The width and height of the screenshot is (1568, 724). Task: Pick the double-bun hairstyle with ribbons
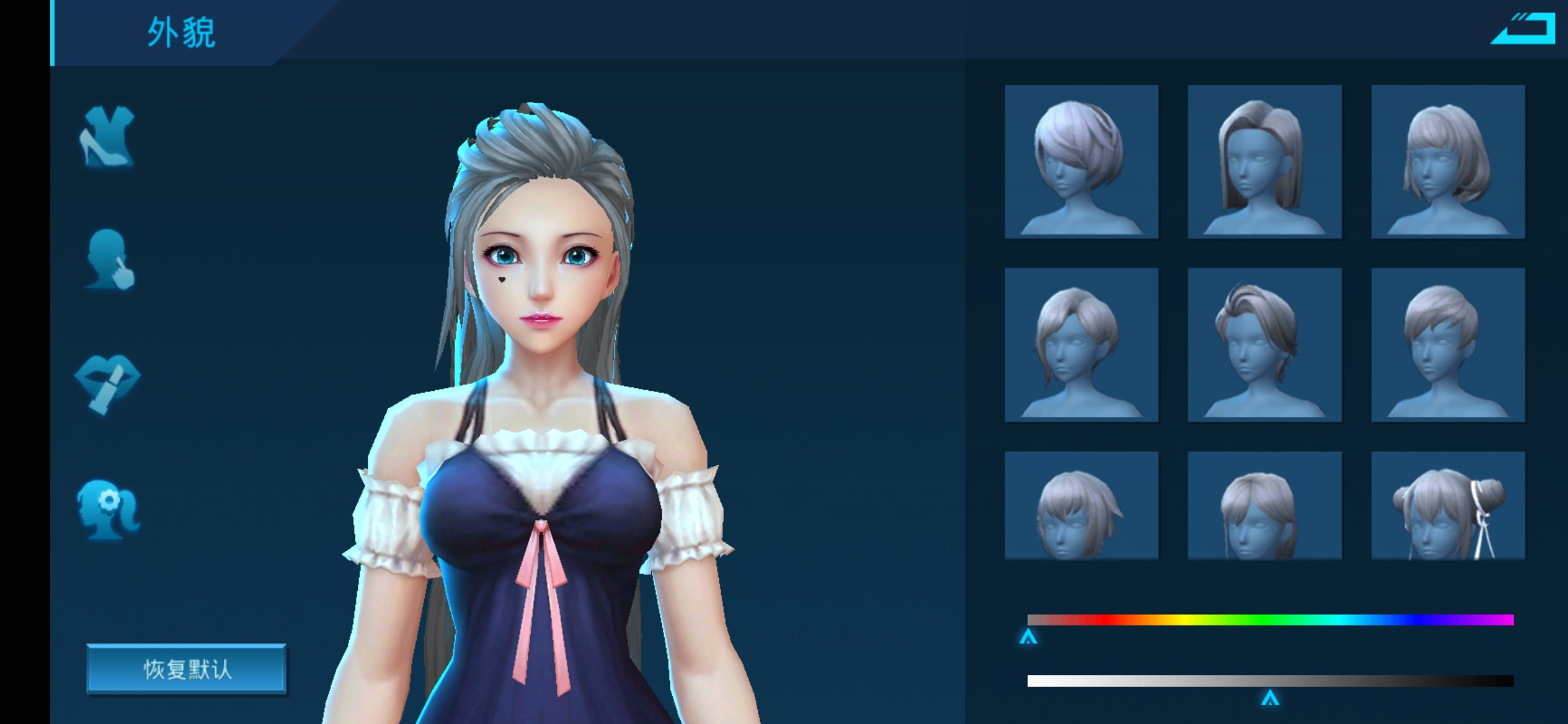click(1447, 503)
